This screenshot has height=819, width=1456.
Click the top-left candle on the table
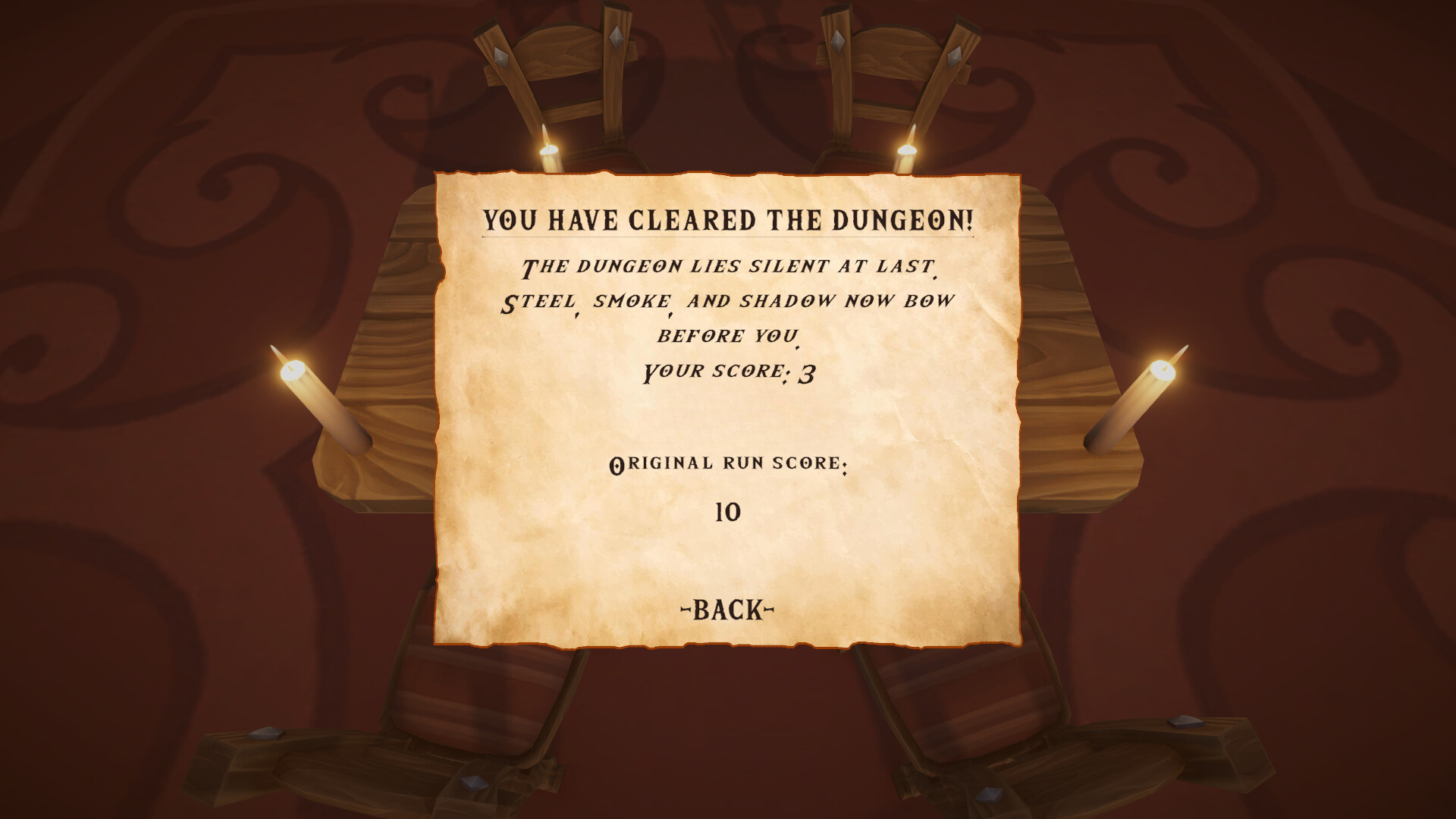pos(548,148)
